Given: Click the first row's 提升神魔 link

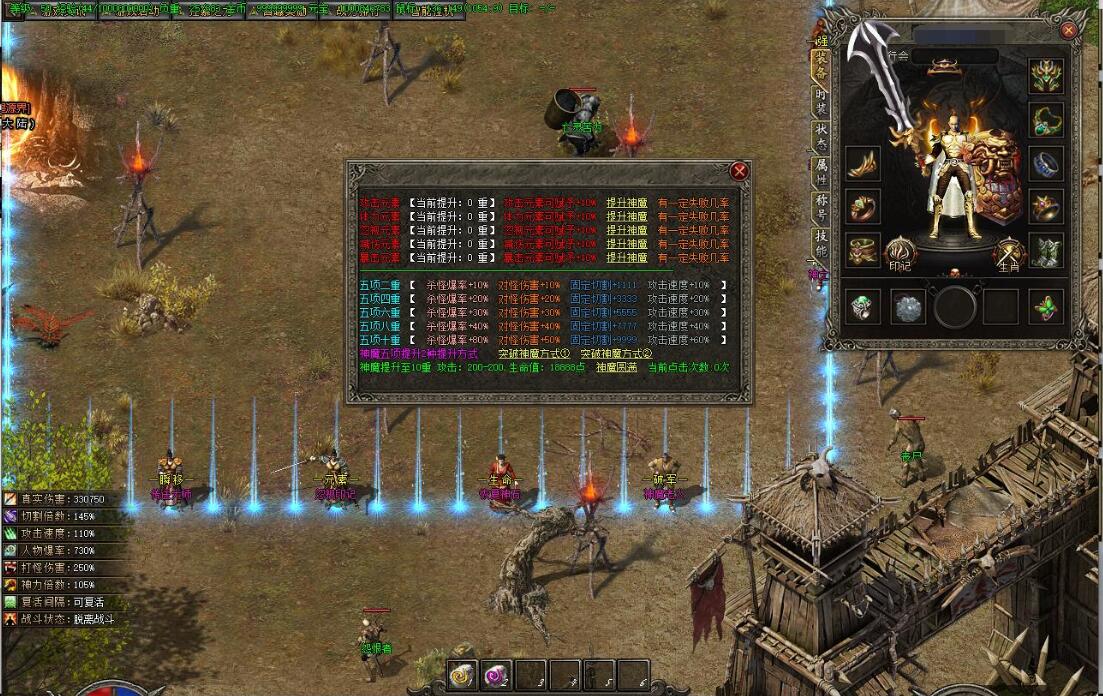Looking at the screenshot, I should pos(627,203).
